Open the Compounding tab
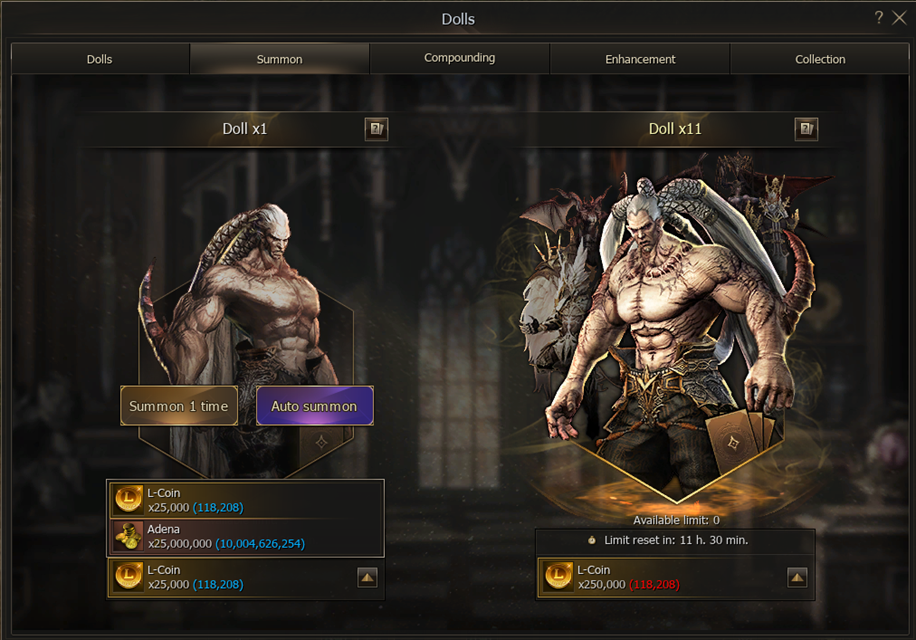Image resolution: width=916 pixels, height=640 pixels. [459, 59]
